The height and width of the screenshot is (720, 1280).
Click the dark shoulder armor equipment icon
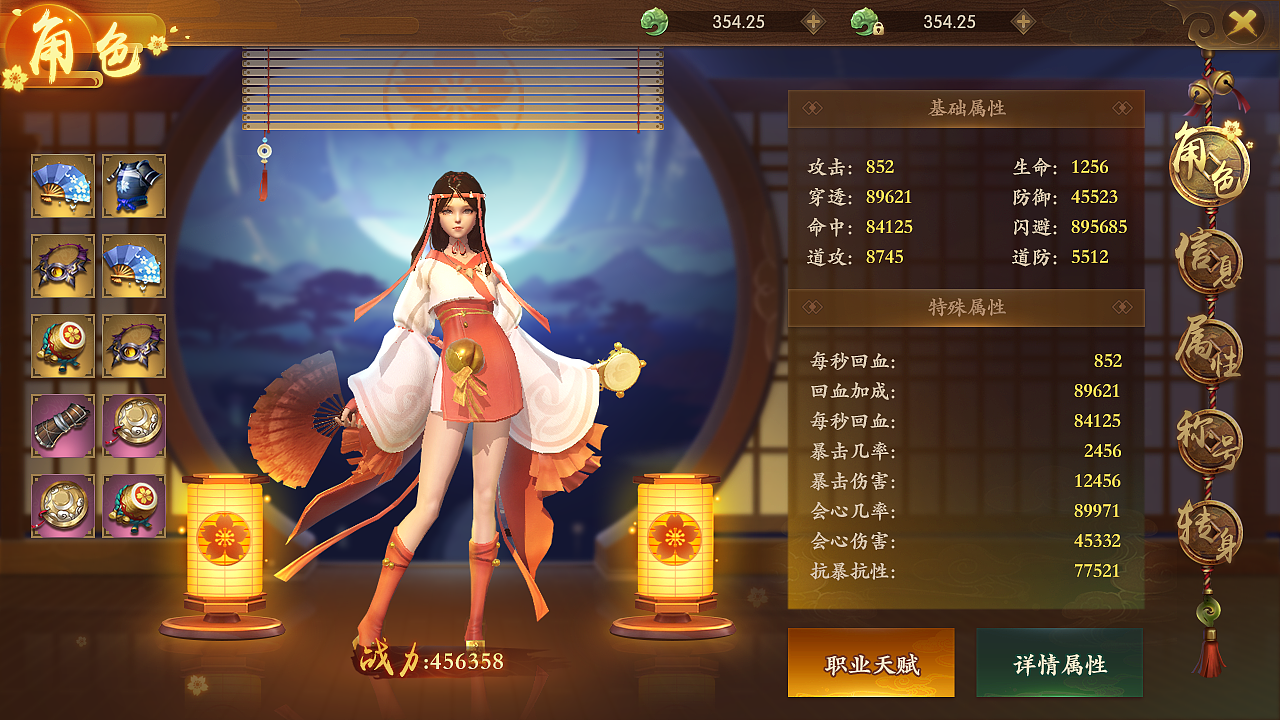pyautogui.click(x=132, y=185)
